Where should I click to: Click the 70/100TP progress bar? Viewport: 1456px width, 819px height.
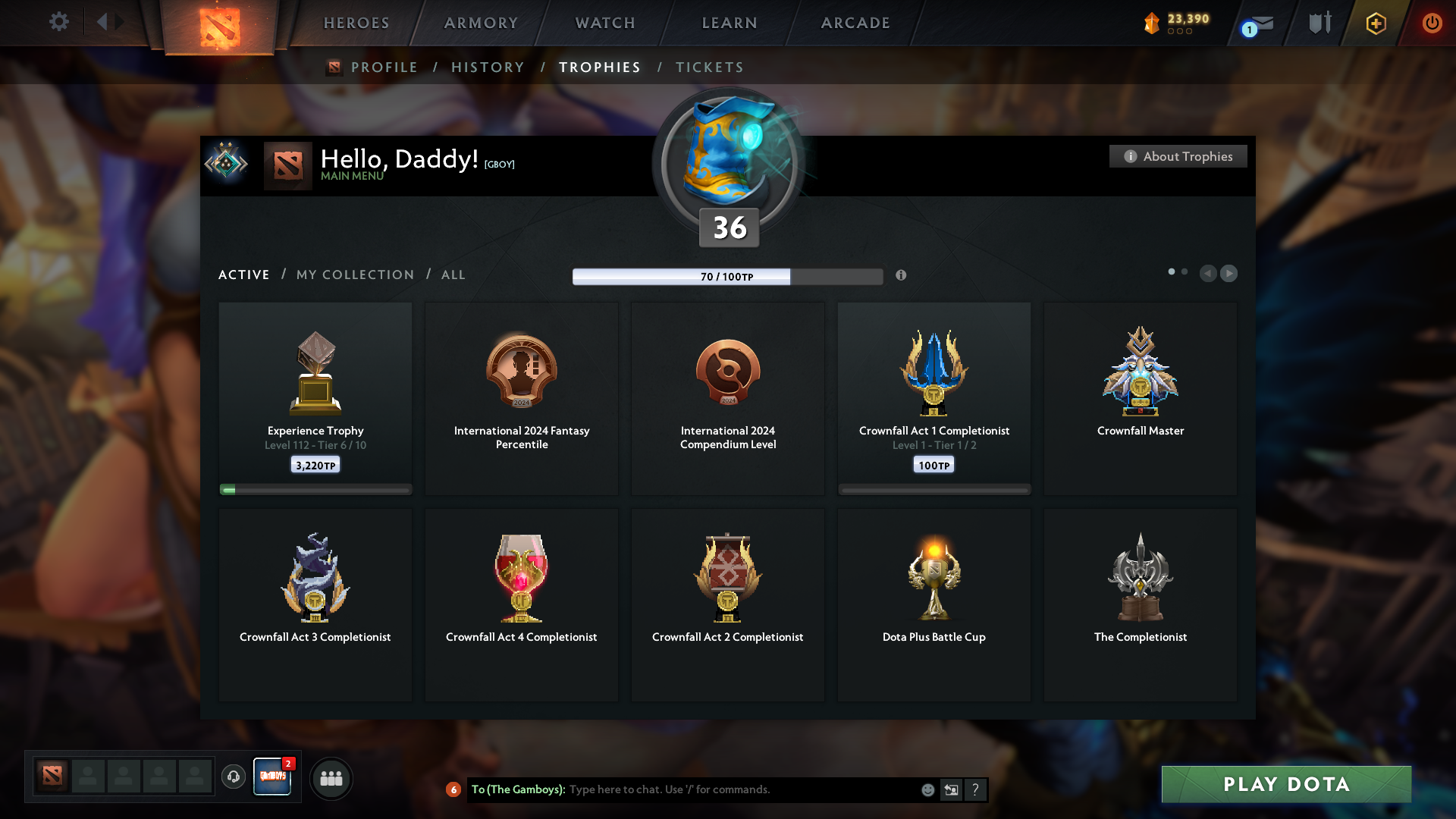[727, 277]
